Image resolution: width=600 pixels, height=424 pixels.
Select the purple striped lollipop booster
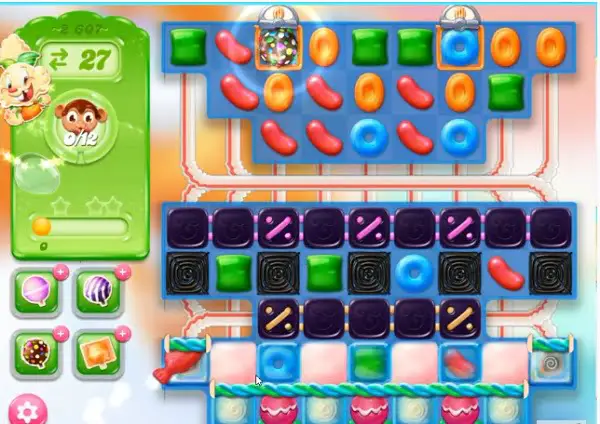98,291
